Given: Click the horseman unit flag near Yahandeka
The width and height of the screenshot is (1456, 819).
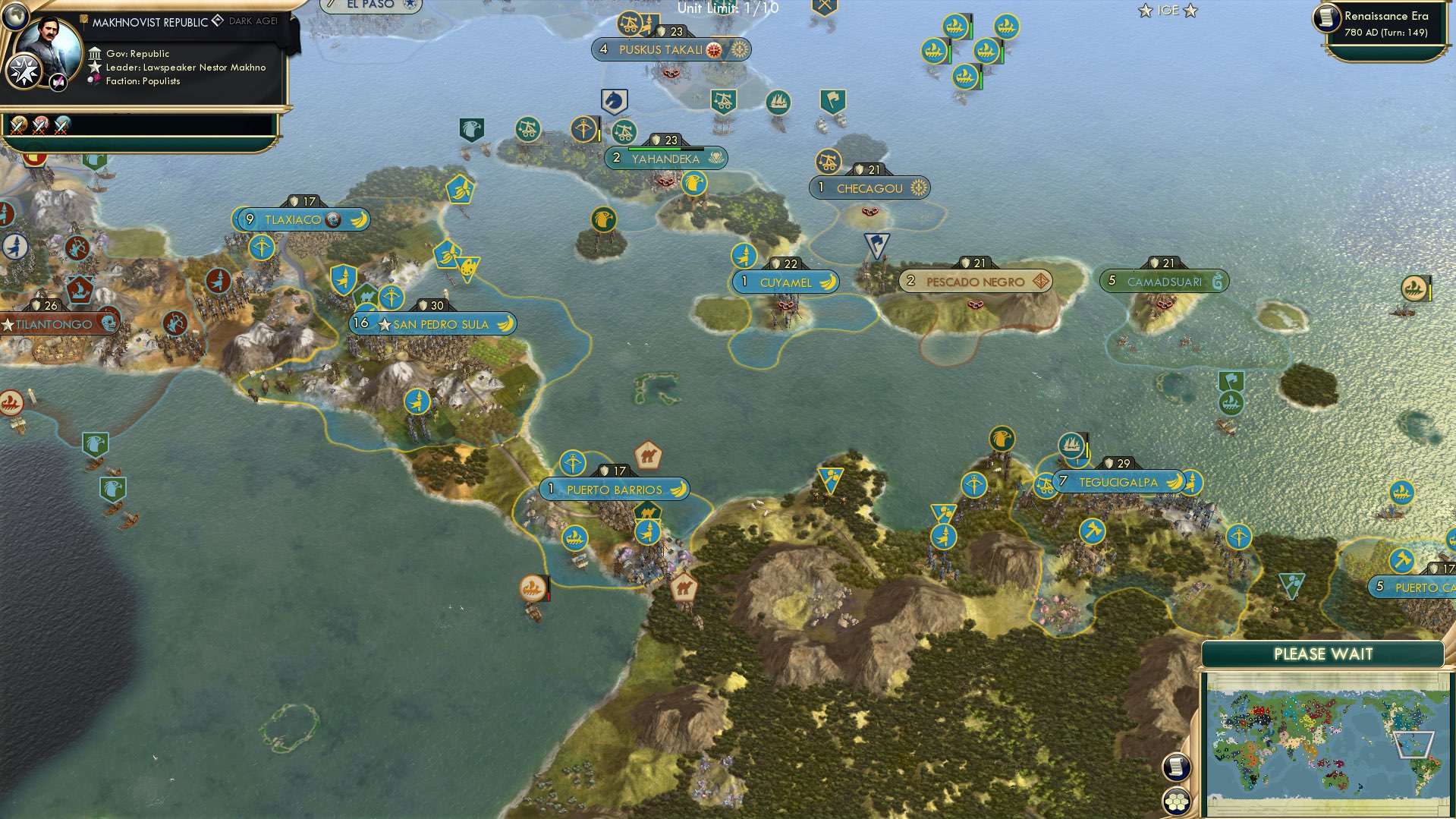Looking at the screenshot, I should pos(615,101).
